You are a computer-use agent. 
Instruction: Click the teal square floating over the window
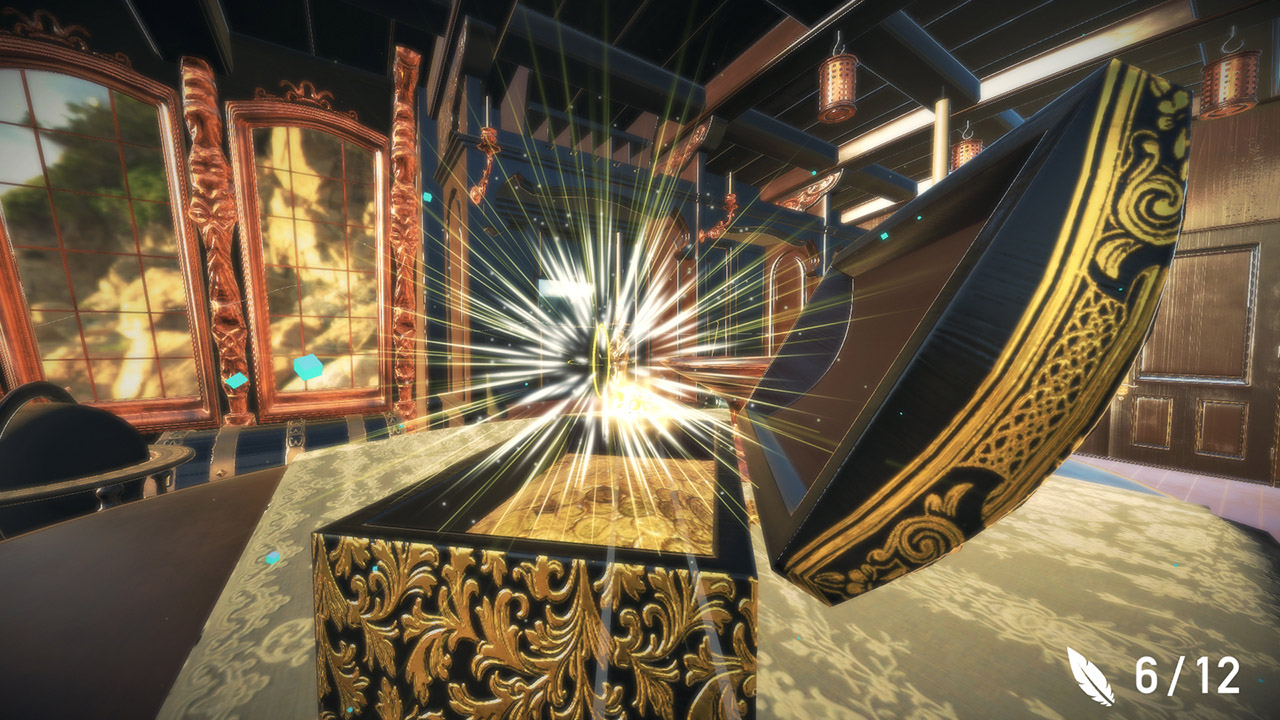pyautogui.click(x=308, y=366)
